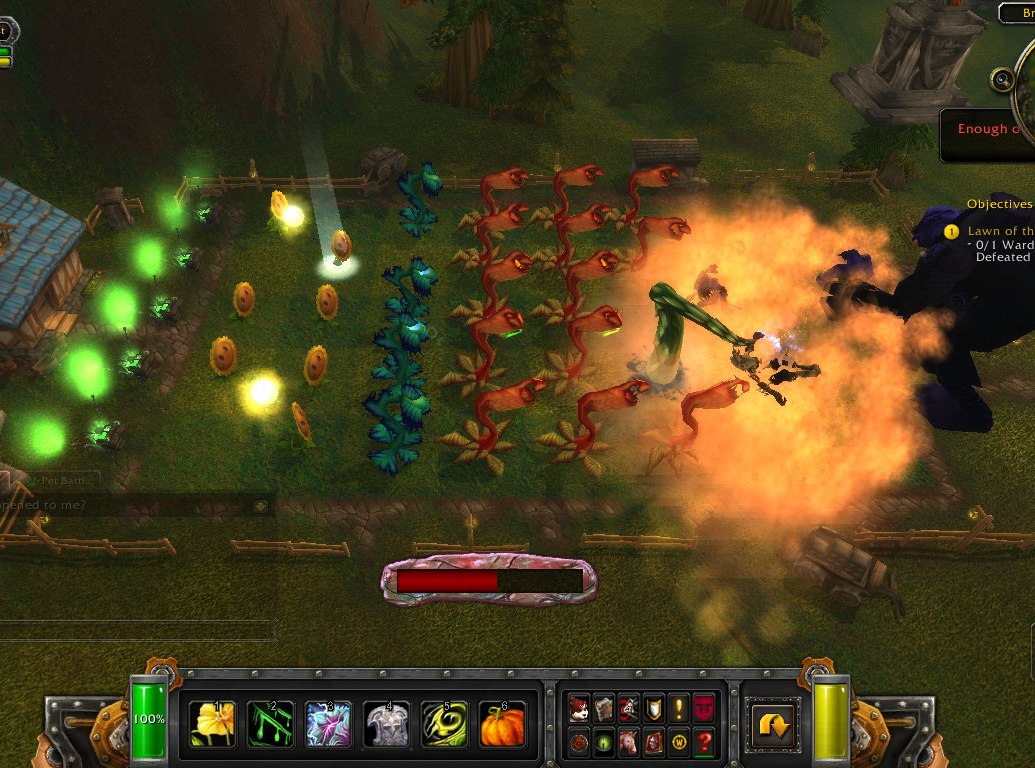This screenshot has height=768, width=1035.
Task: Open the talents micro button
Action: [629, 708]
